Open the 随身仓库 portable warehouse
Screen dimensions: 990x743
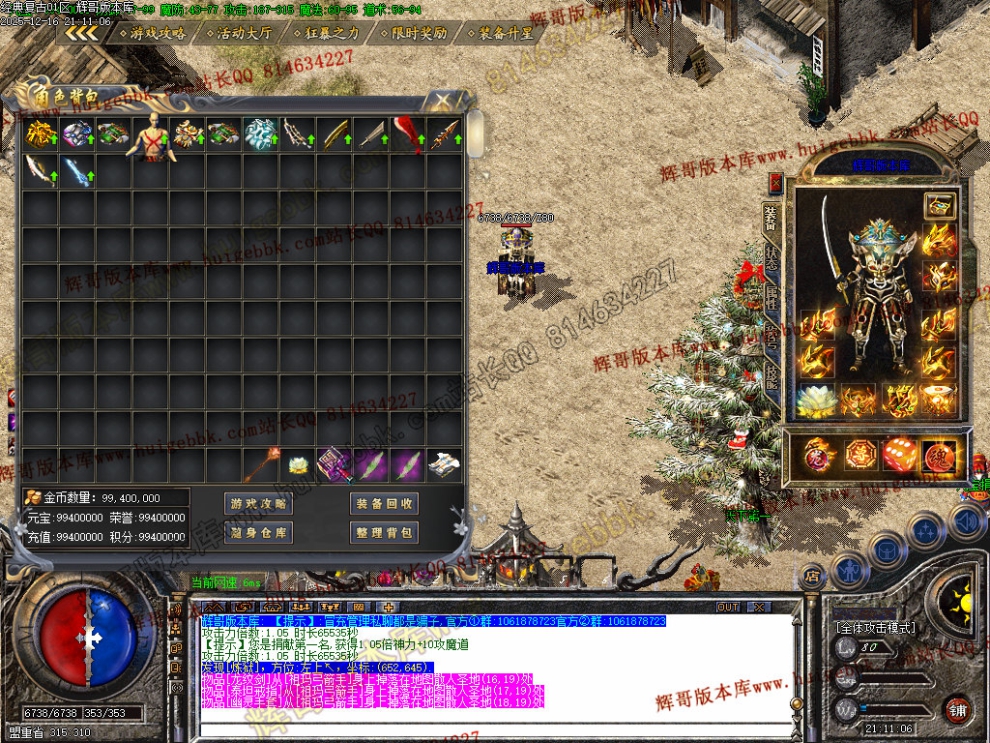(x=258, y=533)
